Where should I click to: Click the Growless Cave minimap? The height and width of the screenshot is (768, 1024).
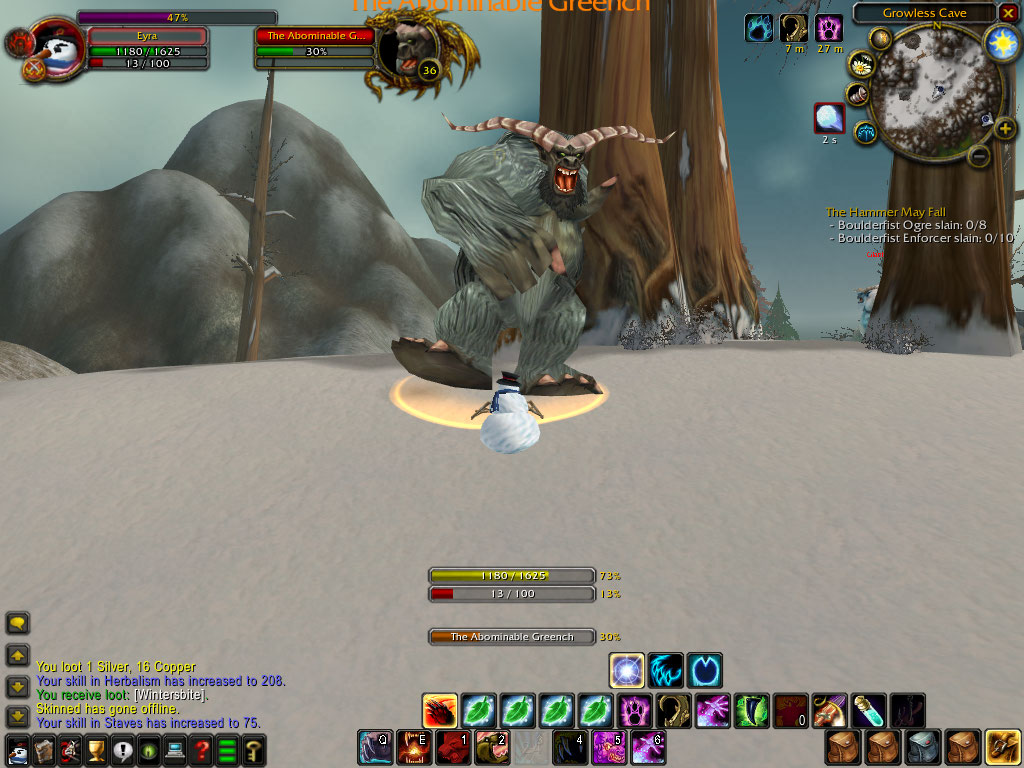pos(930,88)
